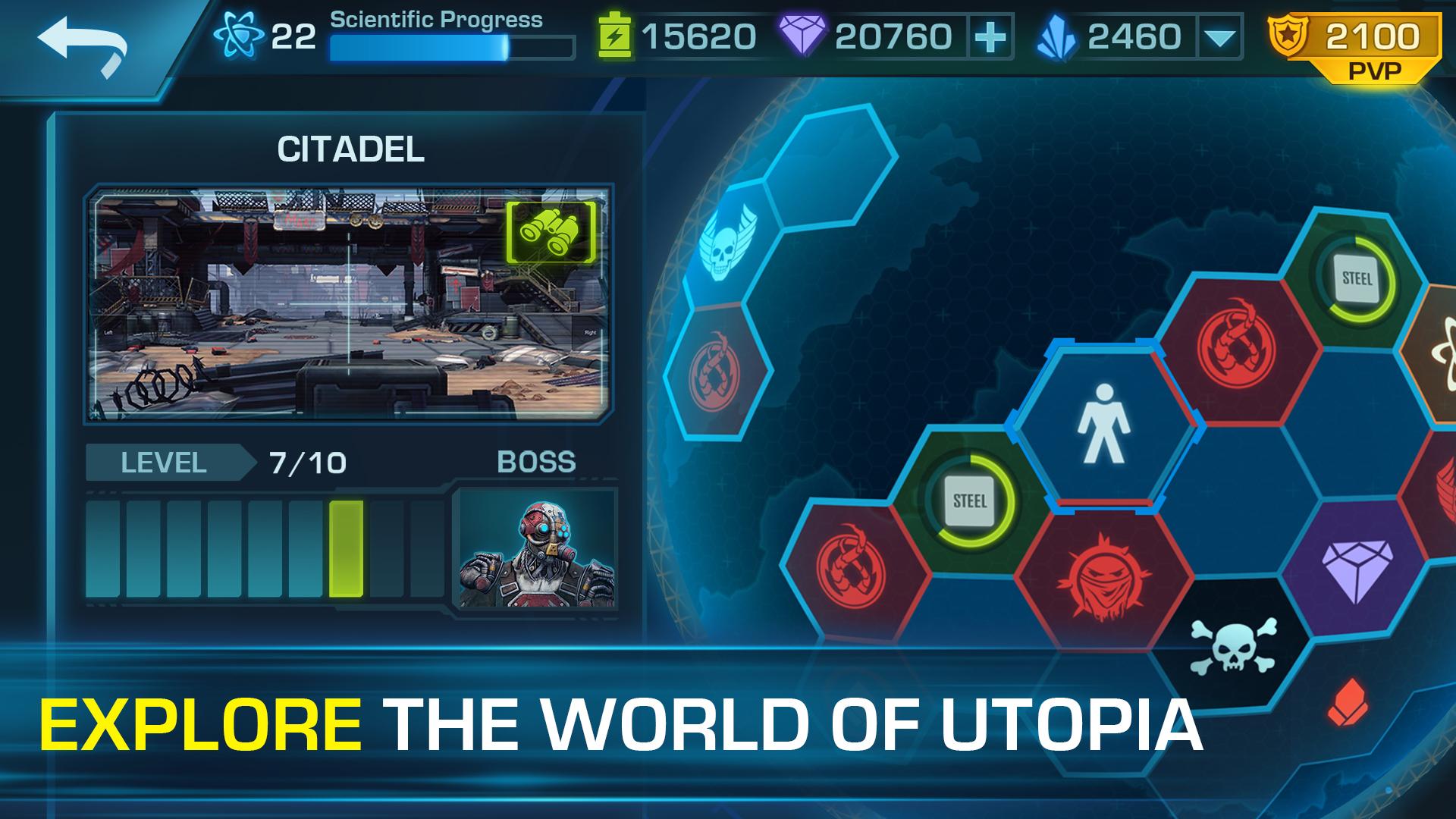This screenshot has height=819, width=1456.
Task: Select the CITADEL location header
Action: click(x=353, y=149)
